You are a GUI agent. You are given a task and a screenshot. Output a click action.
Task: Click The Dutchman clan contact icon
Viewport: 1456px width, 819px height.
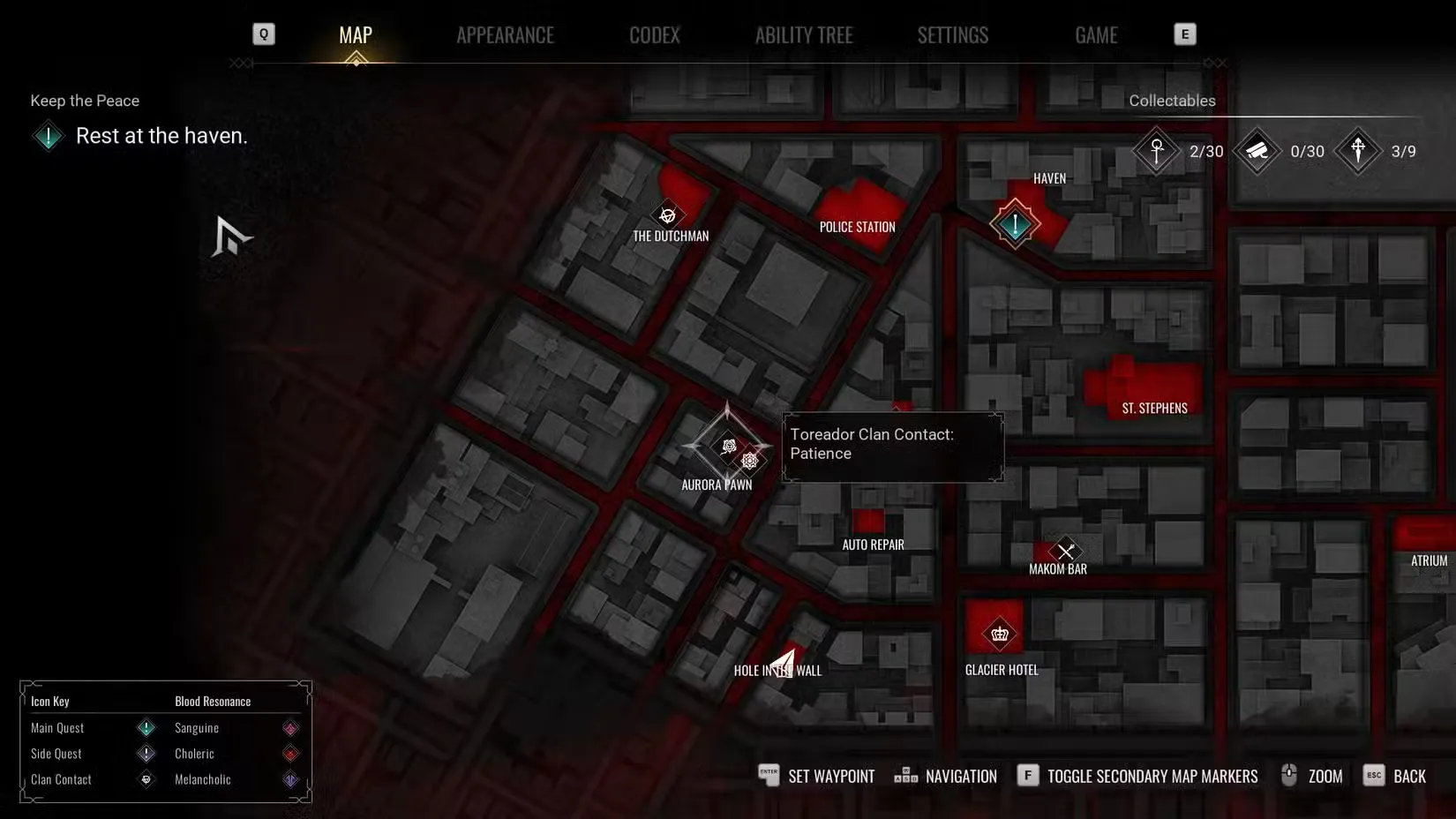click(668, 214)
